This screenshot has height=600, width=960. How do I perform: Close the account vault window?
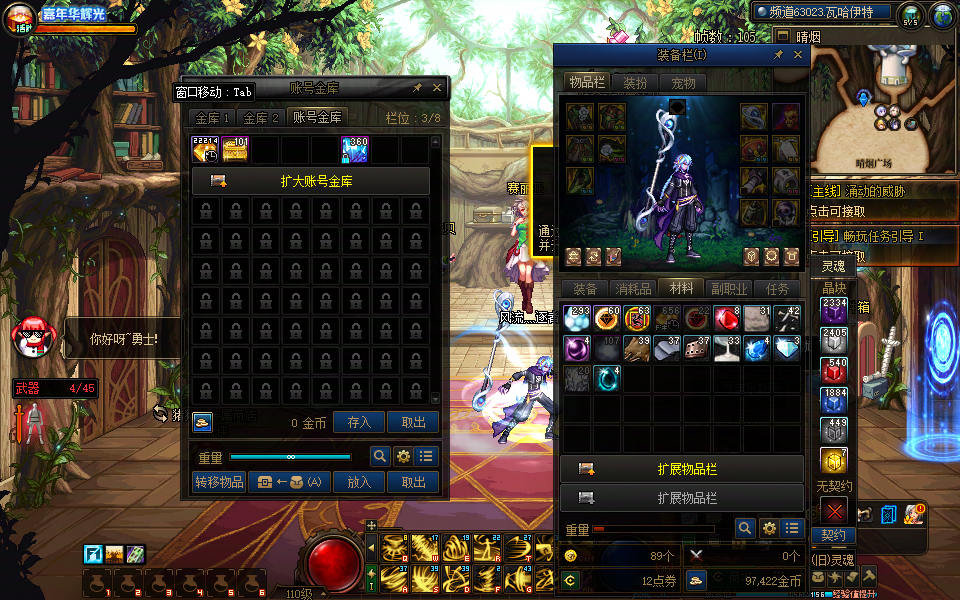437,88
